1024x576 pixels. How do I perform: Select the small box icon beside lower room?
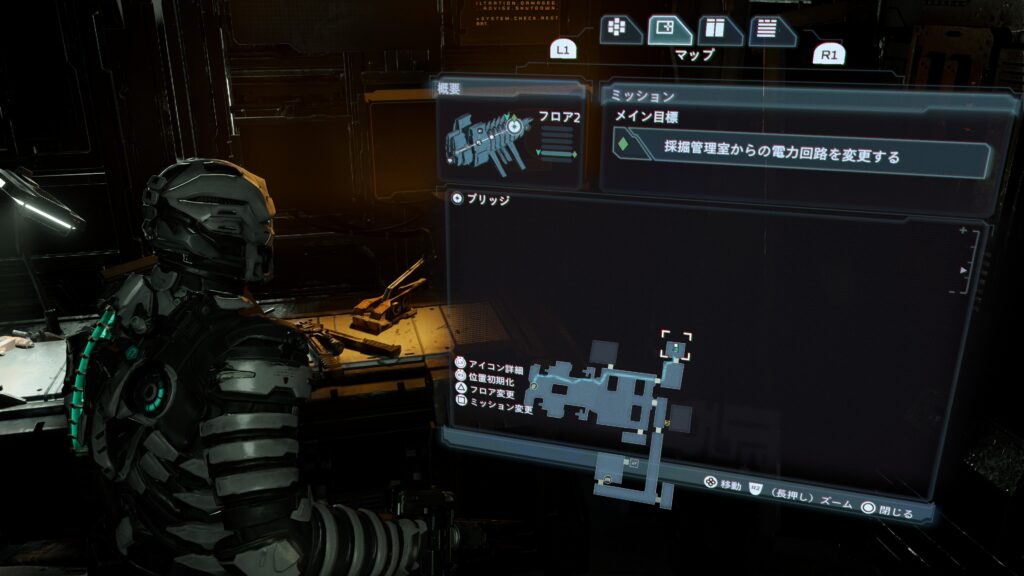point(633,463)
